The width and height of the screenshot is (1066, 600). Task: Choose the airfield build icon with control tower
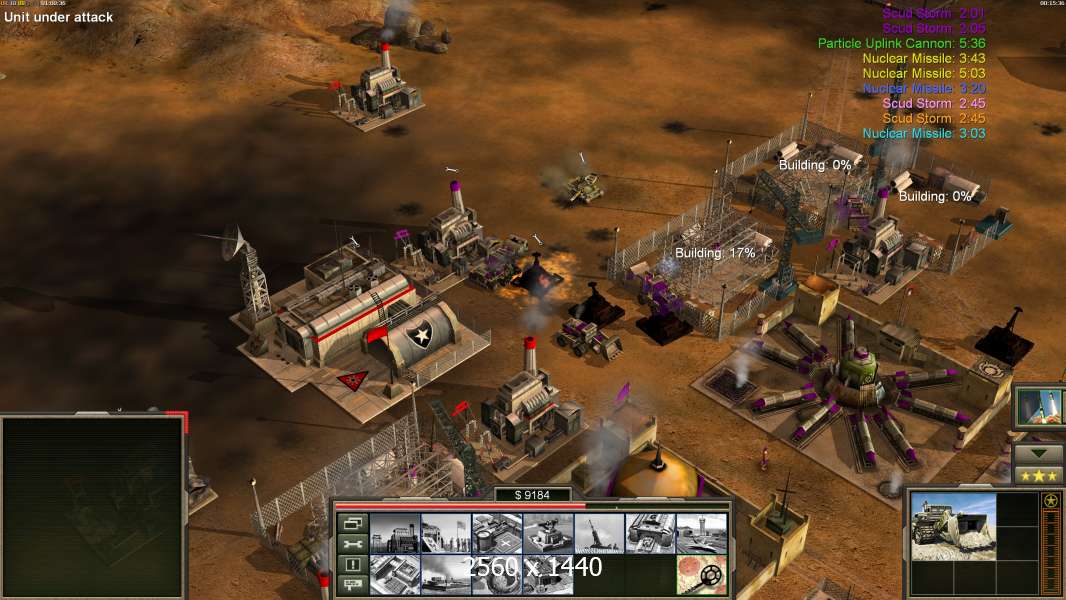tap(701, 534)
